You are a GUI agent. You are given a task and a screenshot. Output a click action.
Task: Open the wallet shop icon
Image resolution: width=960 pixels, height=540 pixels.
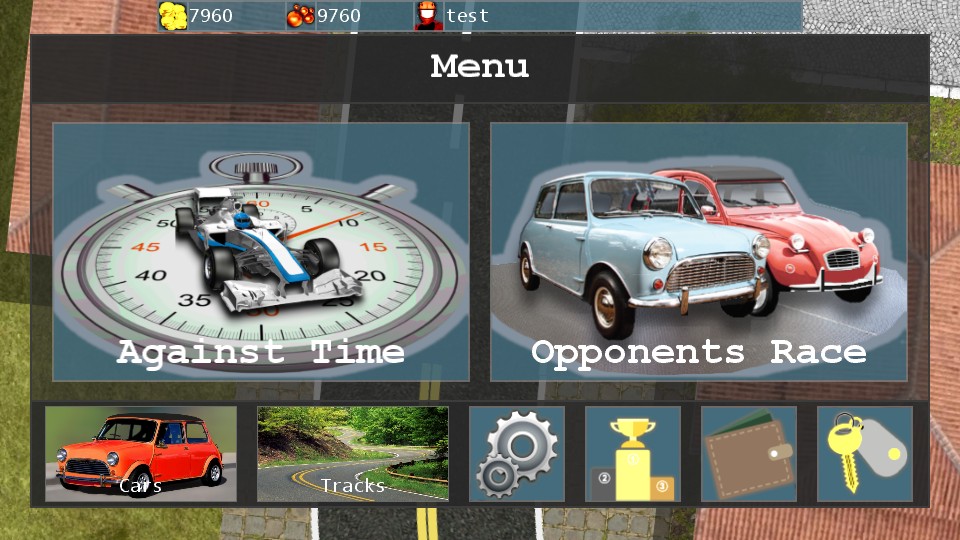tap(749, 454)
